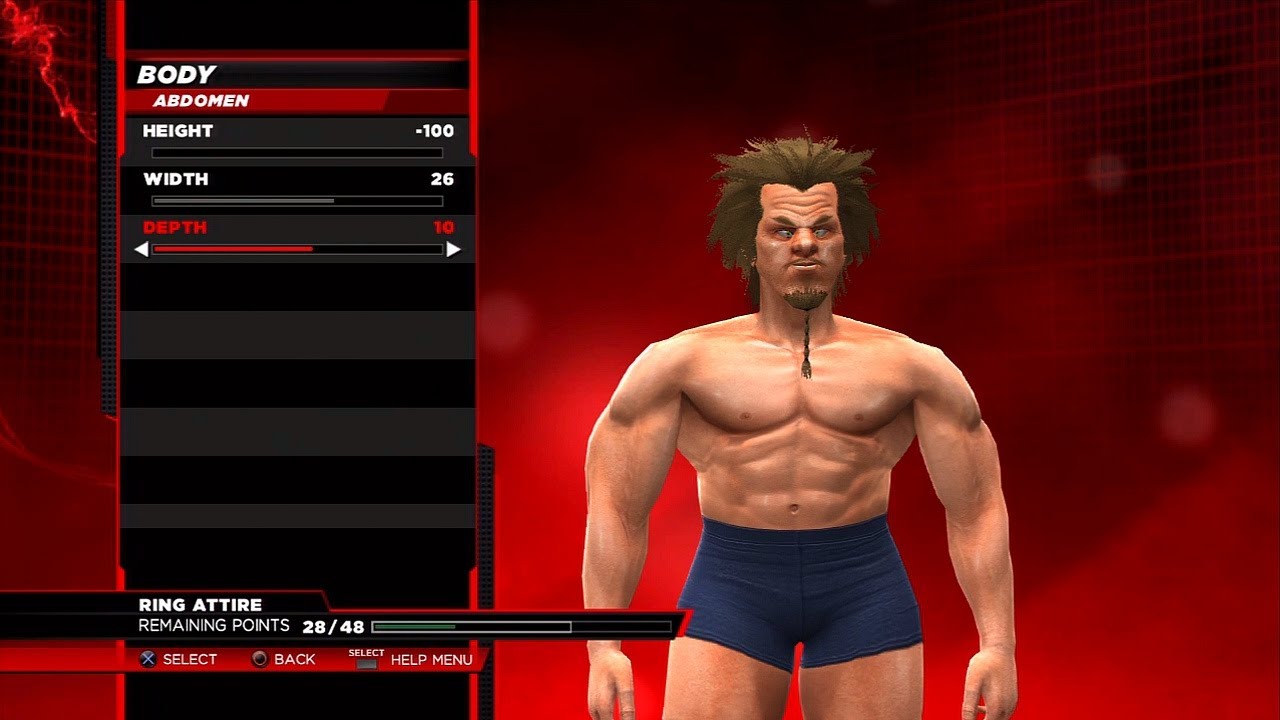Adjust the Width slider bar
This screenshot has height=720, width=1280.
pyautogui.click(x=297, y=201)
